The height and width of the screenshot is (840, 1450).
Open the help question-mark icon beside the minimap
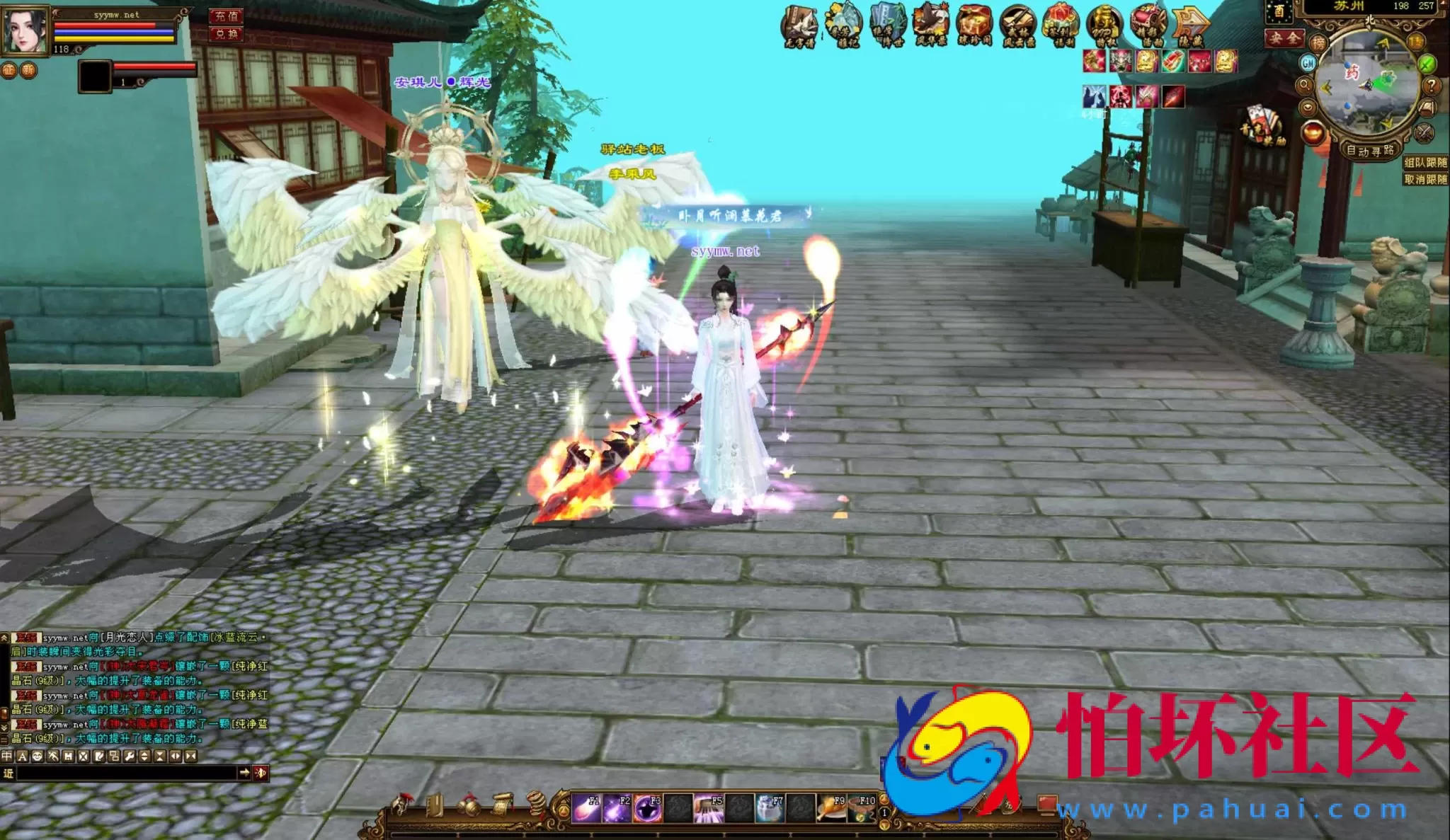point(1432,86)
